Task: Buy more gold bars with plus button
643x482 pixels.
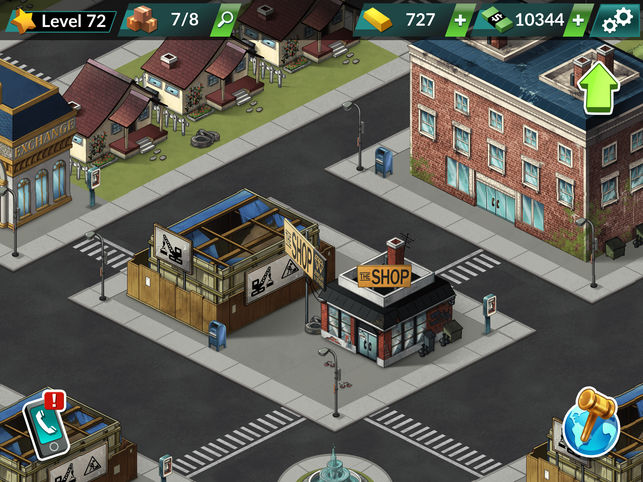Action: click(459, 19)
